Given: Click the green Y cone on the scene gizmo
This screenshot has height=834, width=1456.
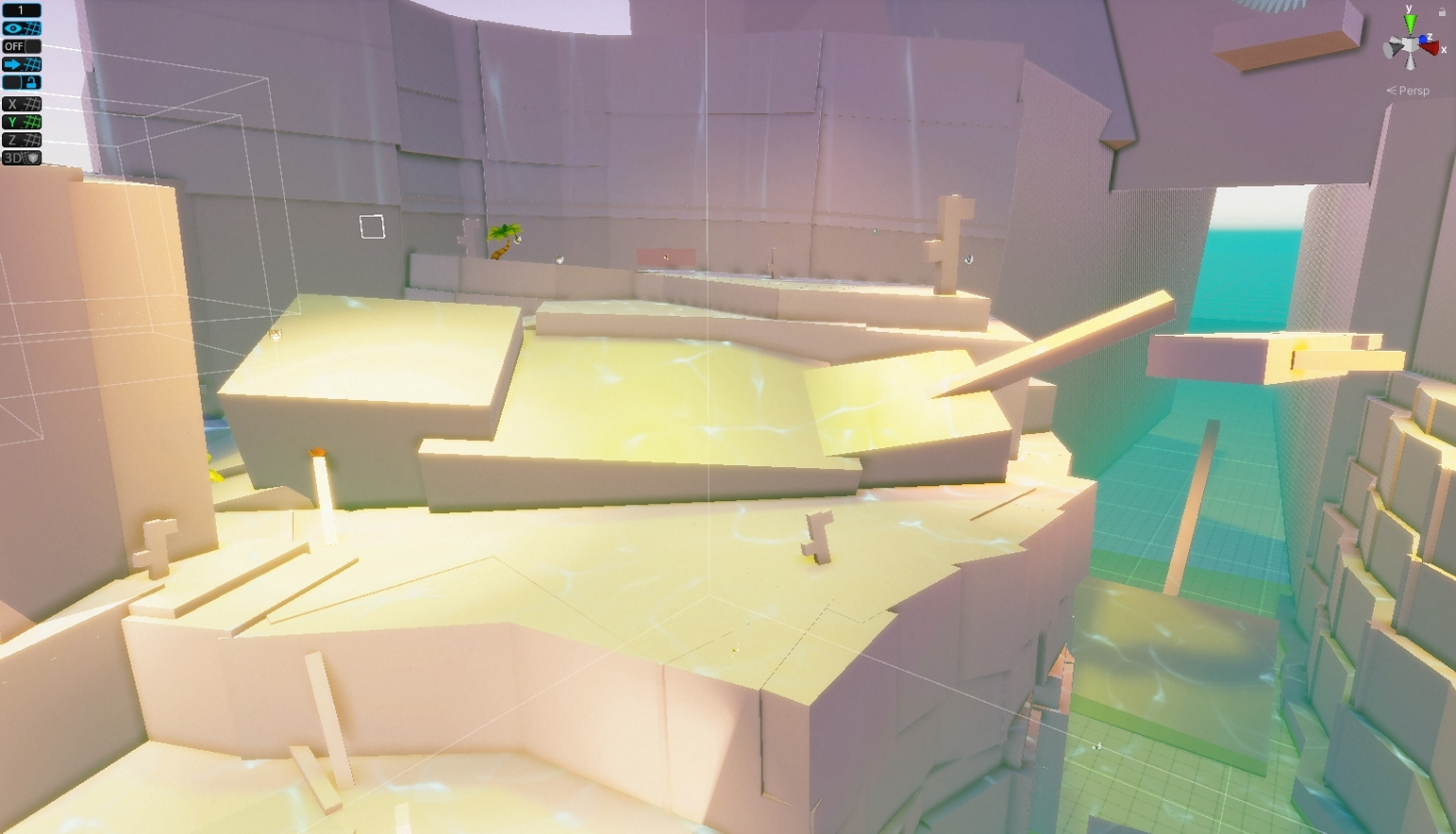Looking at the screenshot, I should [1409, 23].
